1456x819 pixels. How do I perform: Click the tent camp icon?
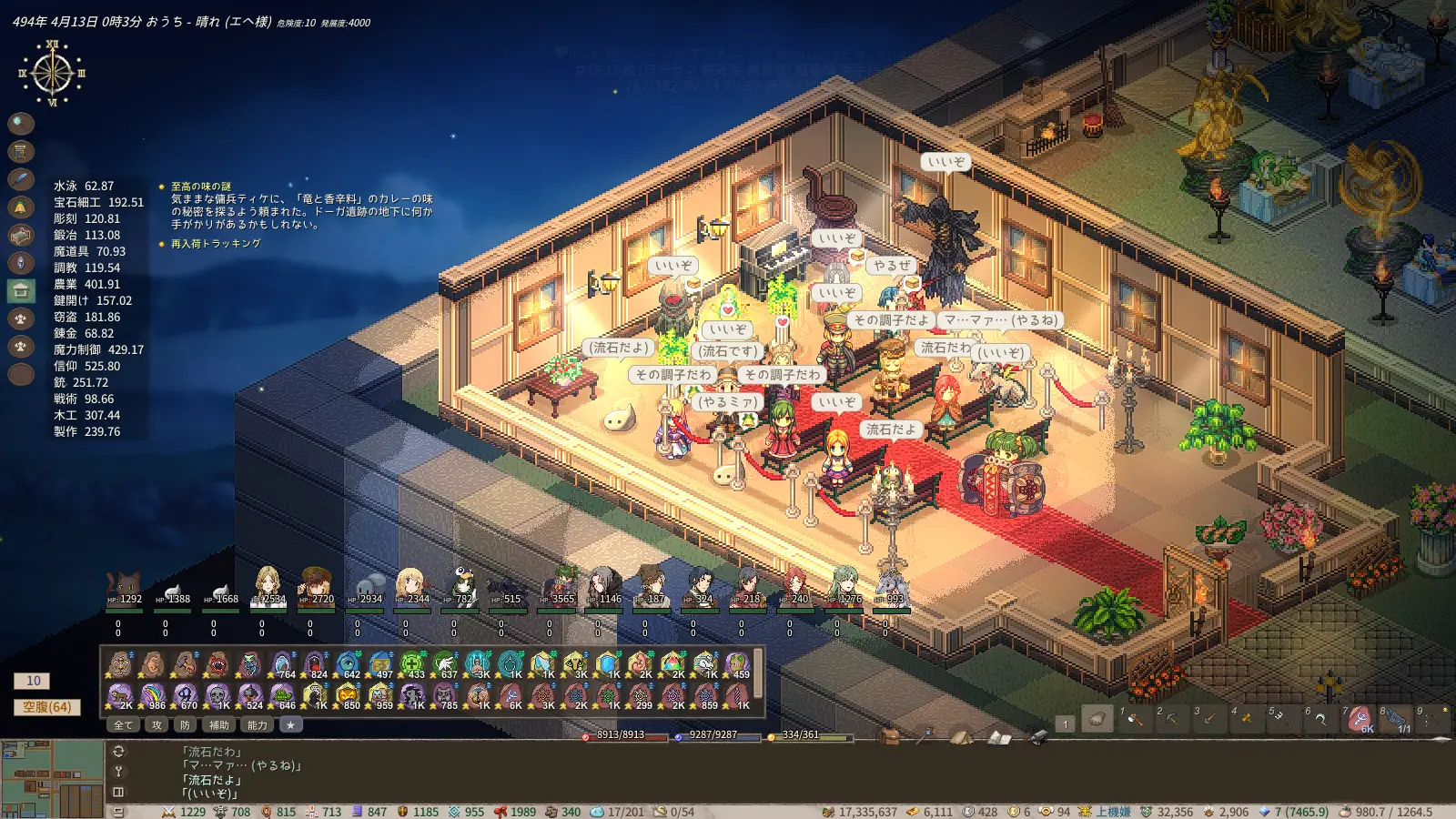tap(961, 737)
